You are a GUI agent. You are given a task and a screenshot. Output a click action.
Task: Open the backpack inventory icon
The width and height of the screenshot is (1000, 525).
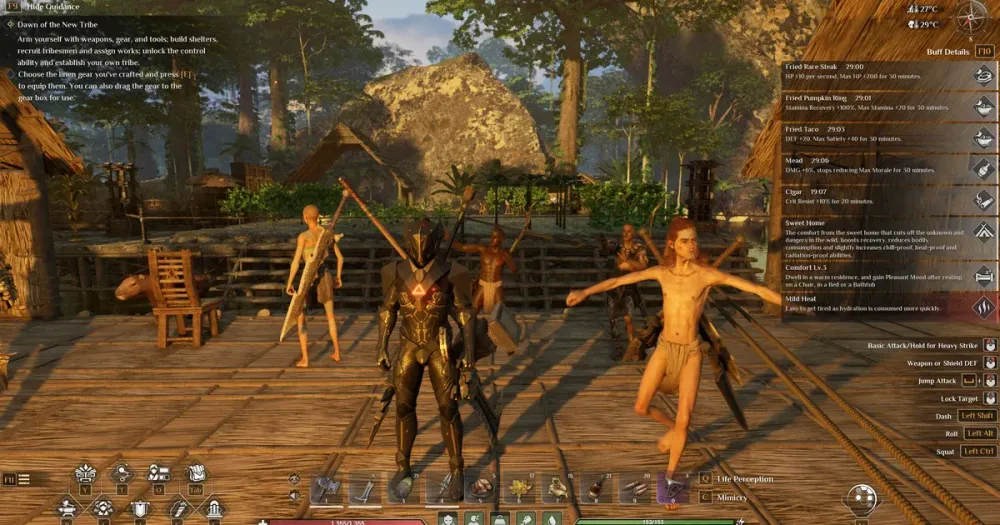196,473
